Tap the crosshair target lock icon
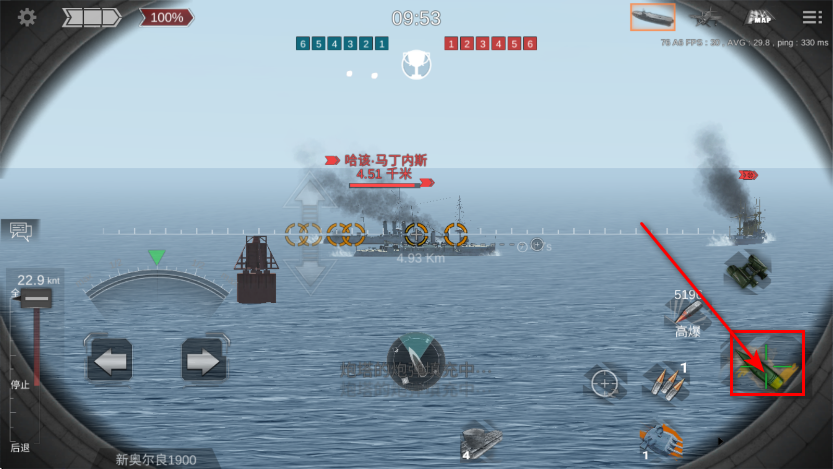Image resolution: width=833 pixels, height=469 pixels. [604, 382]
